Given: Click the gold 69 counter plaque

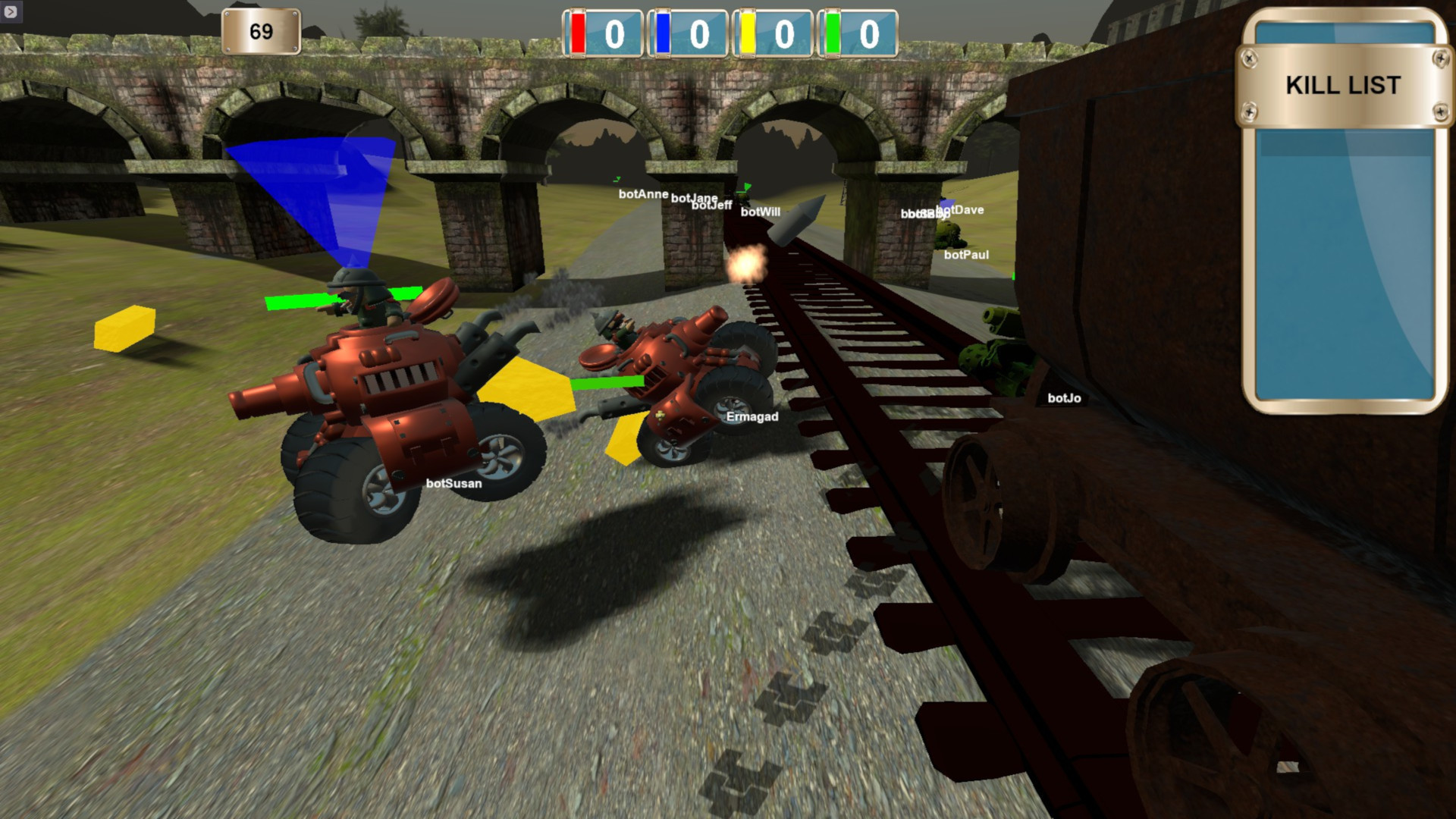Looking at the screenshot, I should [260, 31].
